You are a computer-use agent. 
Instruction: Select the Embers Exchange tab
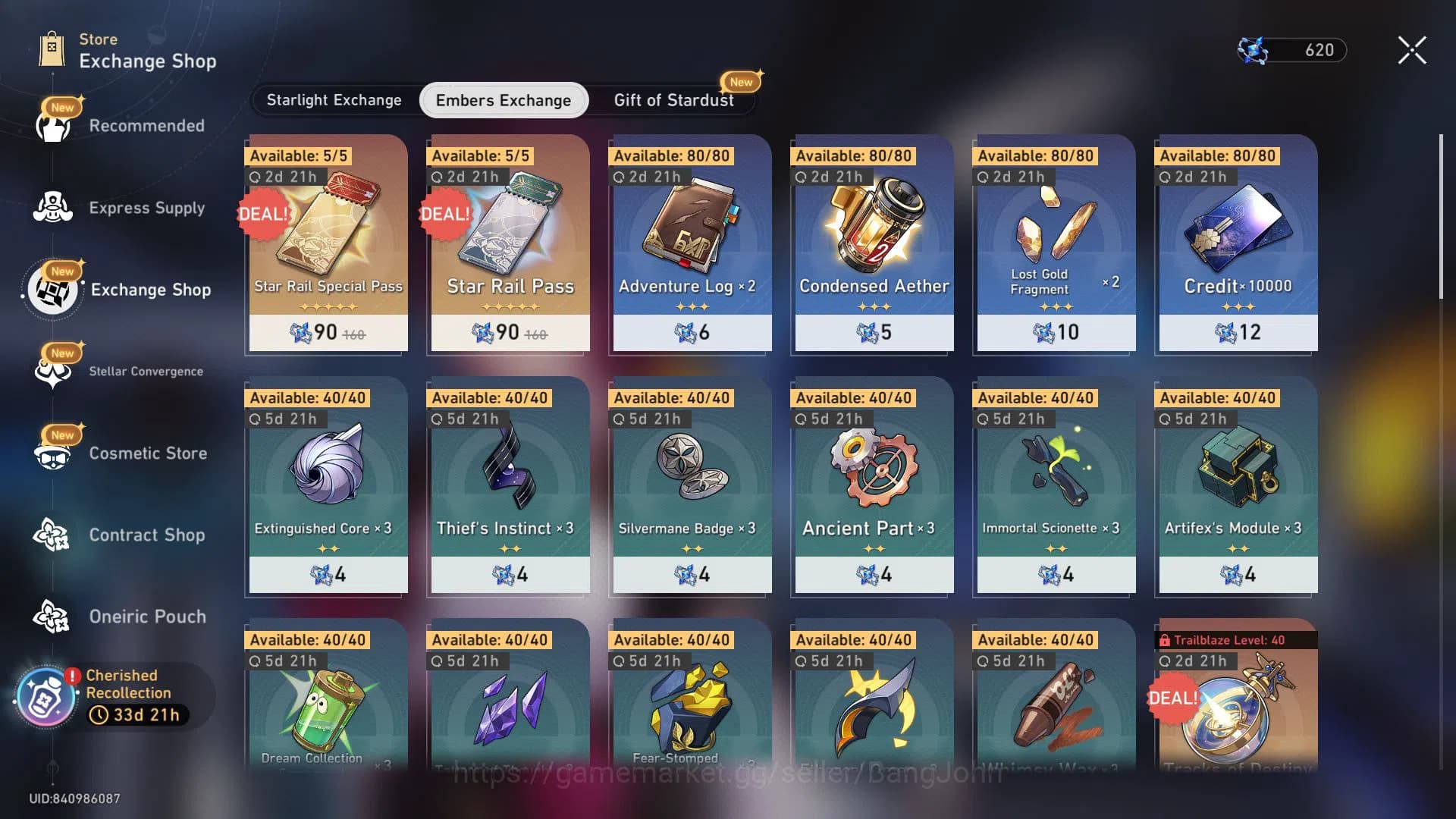tap(503, 99)
